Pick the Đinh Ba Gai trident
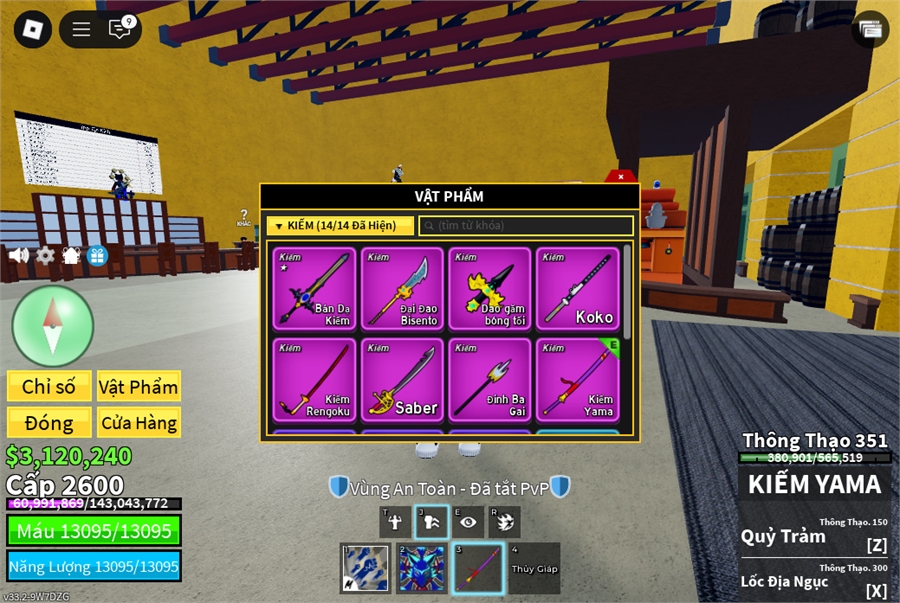 click(490, 380)
